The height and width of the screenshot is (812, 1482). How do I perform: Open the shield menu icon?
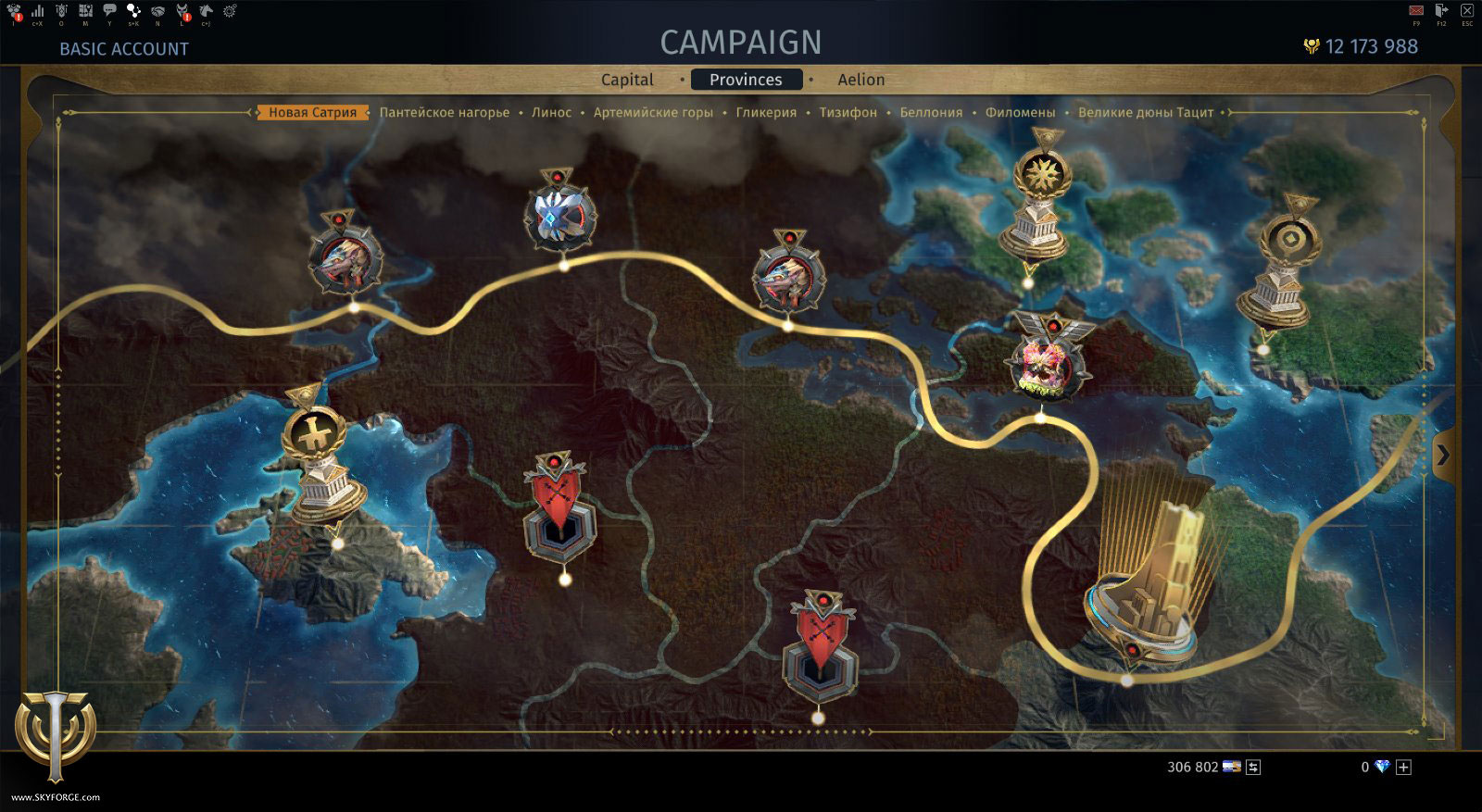(61, 10)
